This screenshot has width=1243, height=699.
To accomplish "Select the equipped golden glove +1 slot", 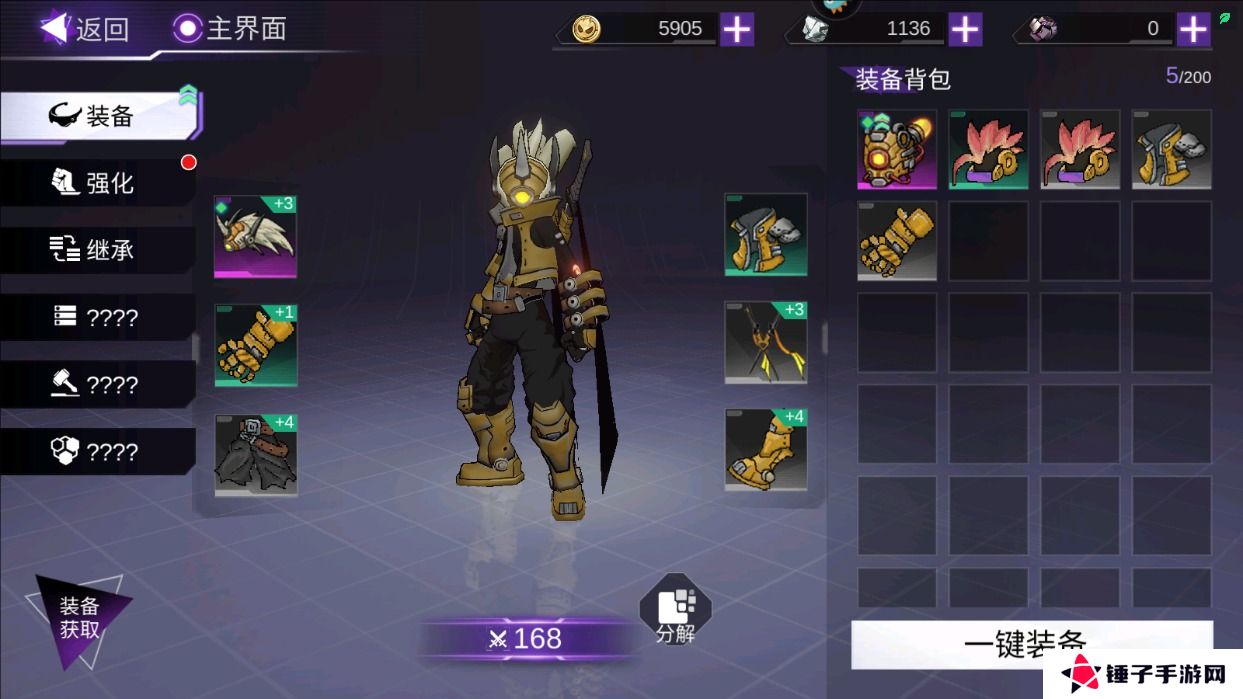I will pos(255,345).
